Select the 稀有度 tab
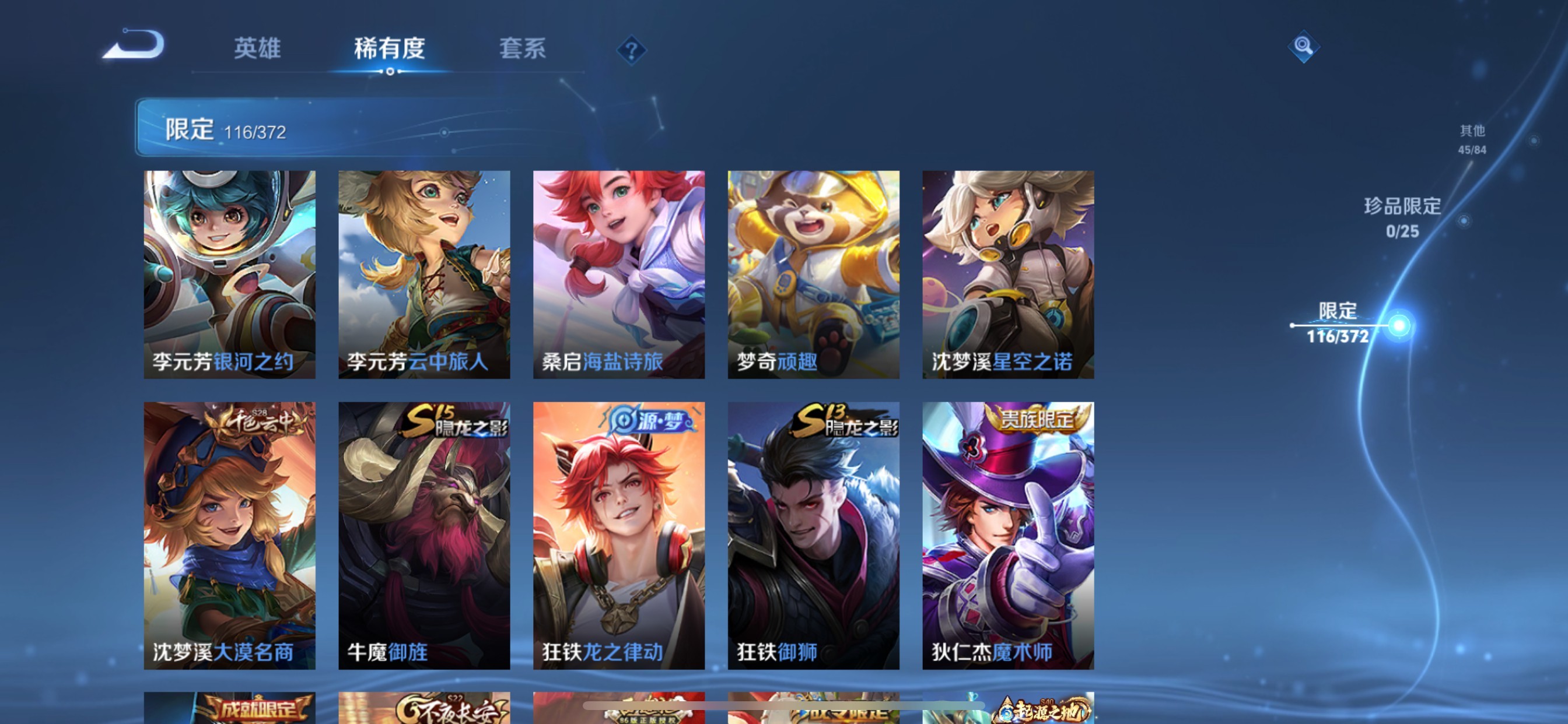Image resolution: width=1568 pixels, height=724 pixels. tap(390, 51)
